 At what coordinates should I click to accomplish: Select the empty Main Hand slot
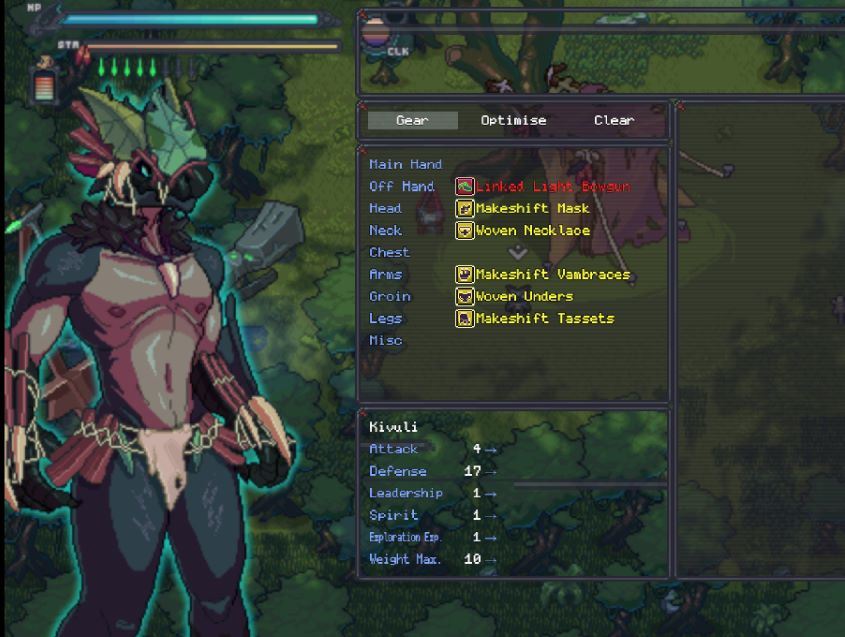tap(405, 164)
